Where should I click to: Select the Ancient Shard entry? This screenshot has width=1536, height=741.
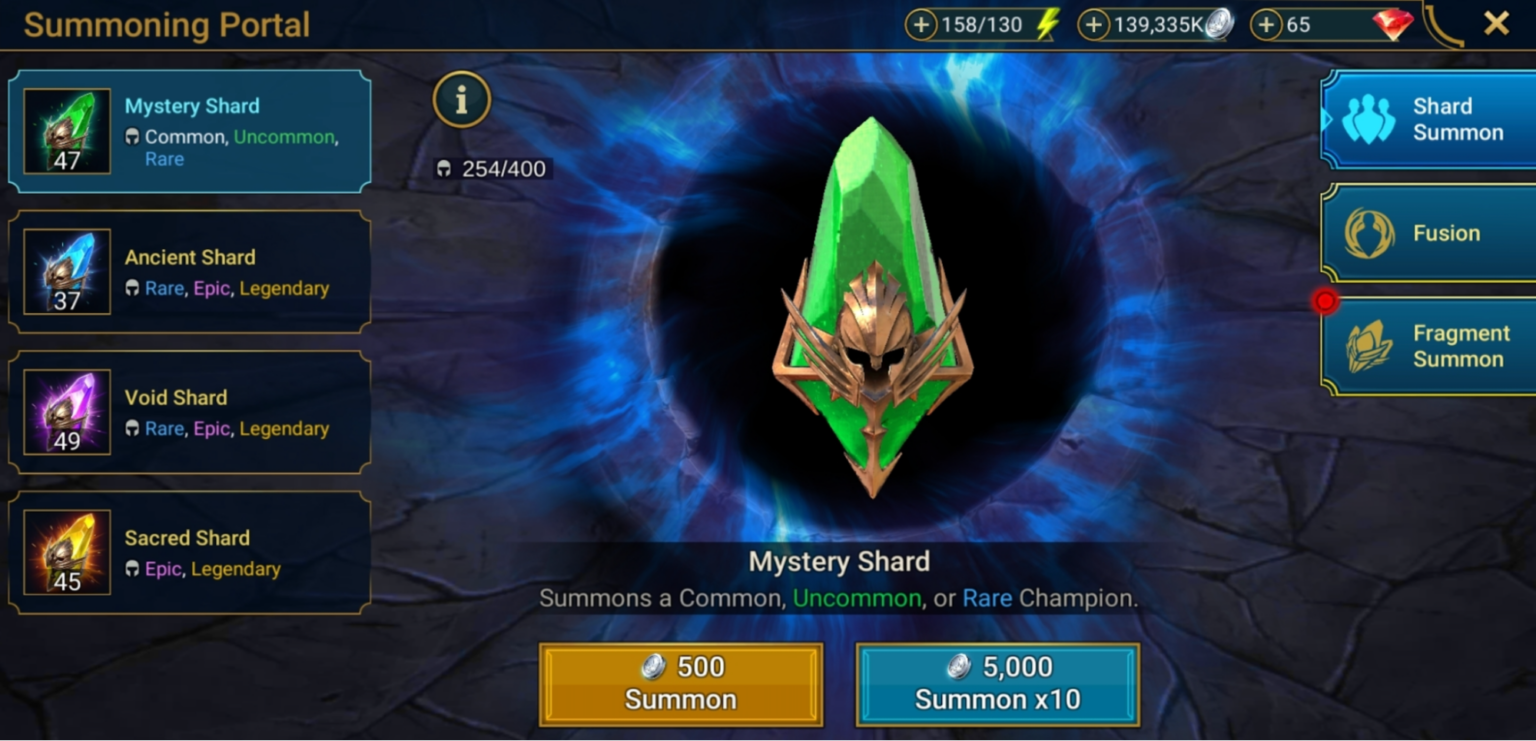click(190, 270)
